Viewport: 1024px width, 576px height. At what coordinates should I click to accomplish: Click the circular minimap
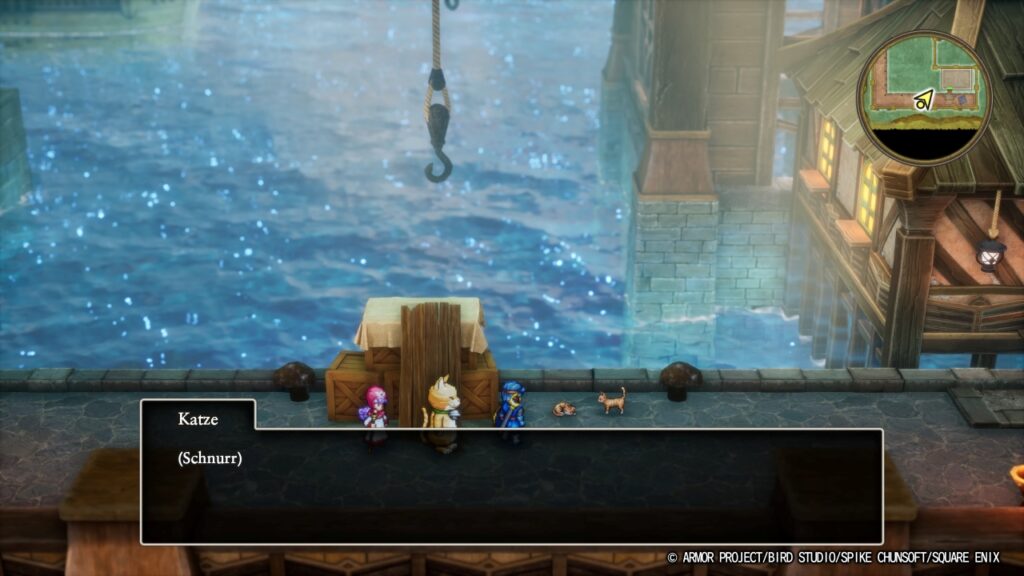tap(923, 98)
